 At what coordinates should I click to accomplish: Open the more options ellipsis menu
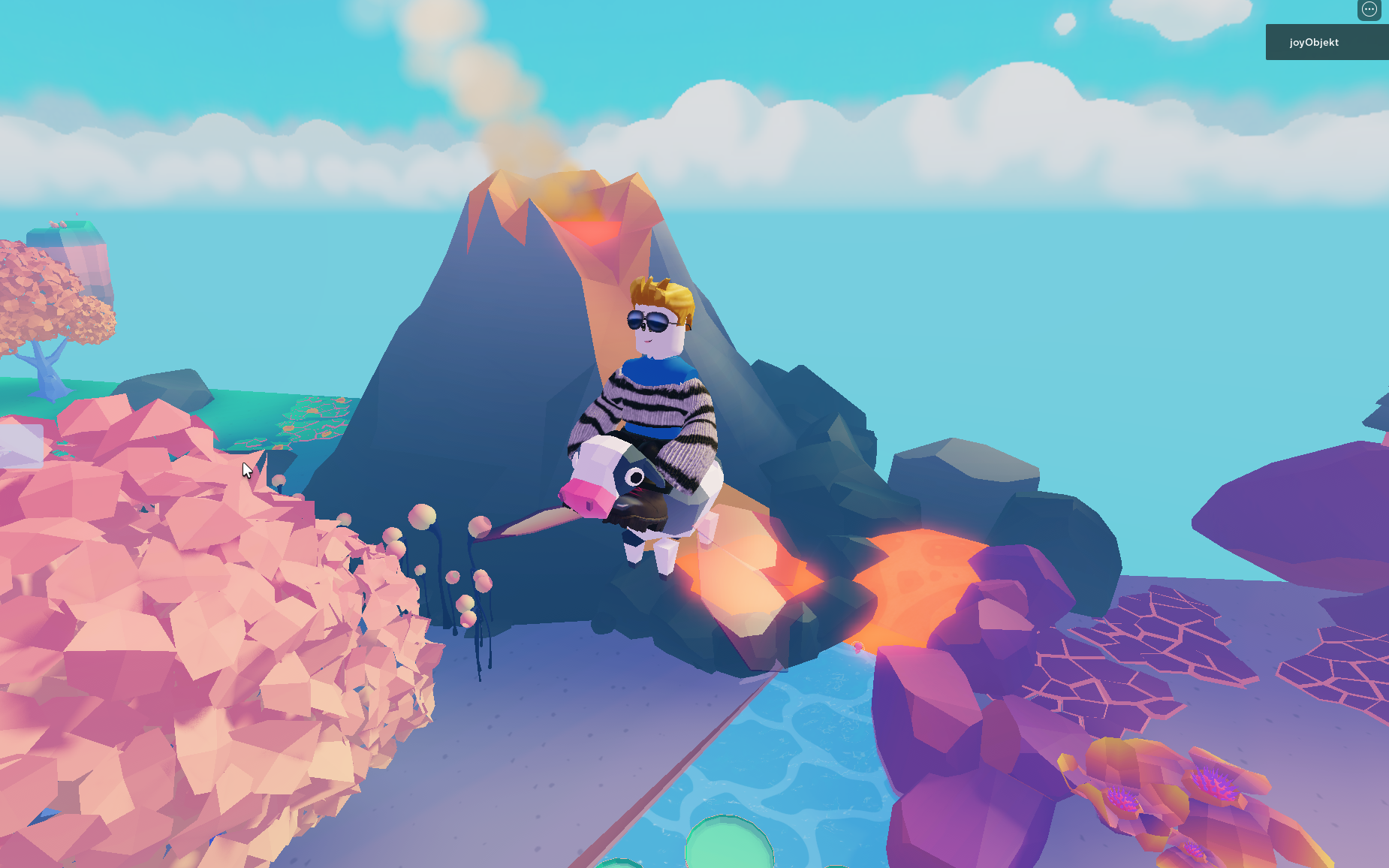click(1369, 10)
